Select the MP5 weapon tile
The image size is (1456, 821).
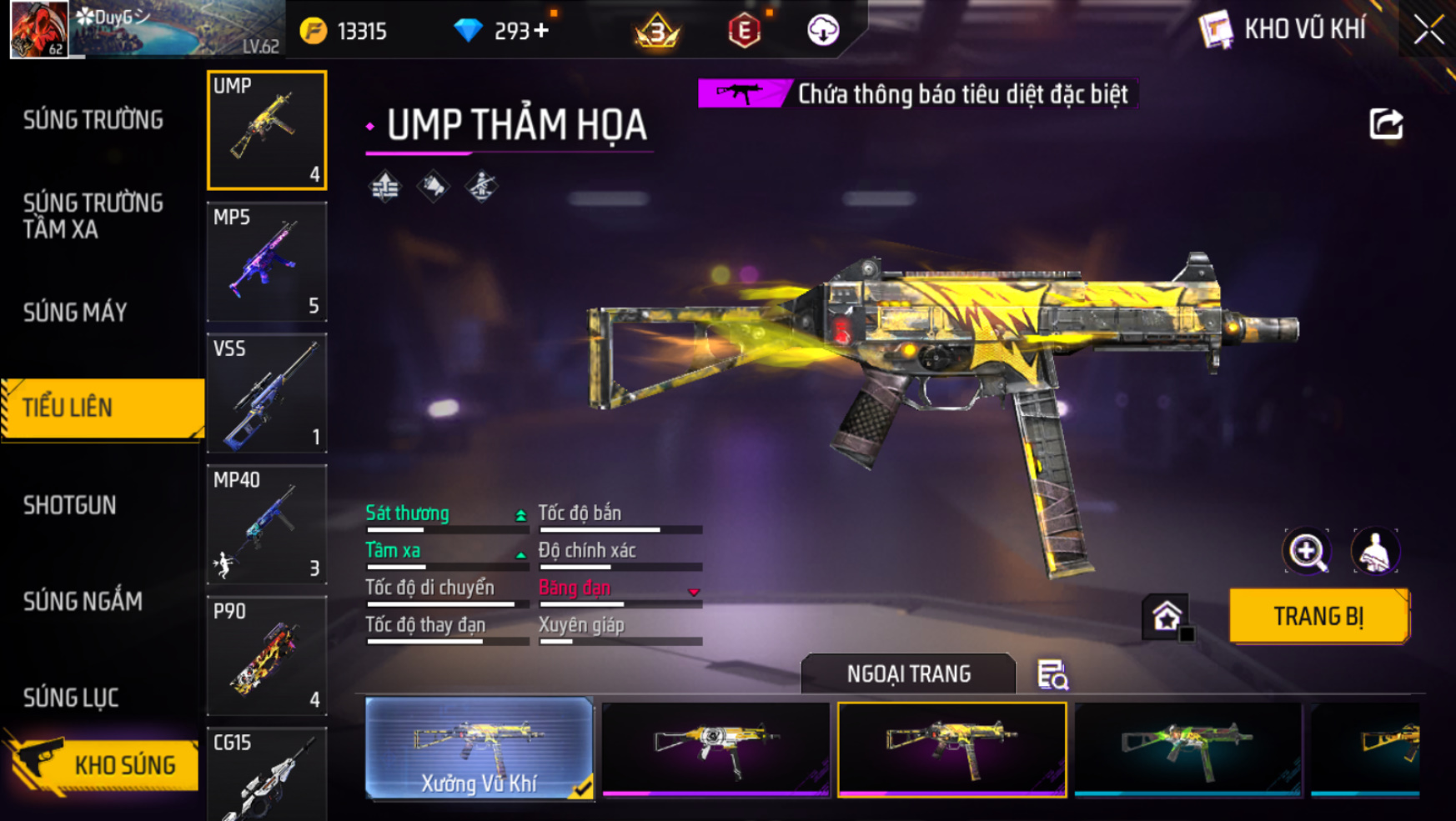(267, 262)
